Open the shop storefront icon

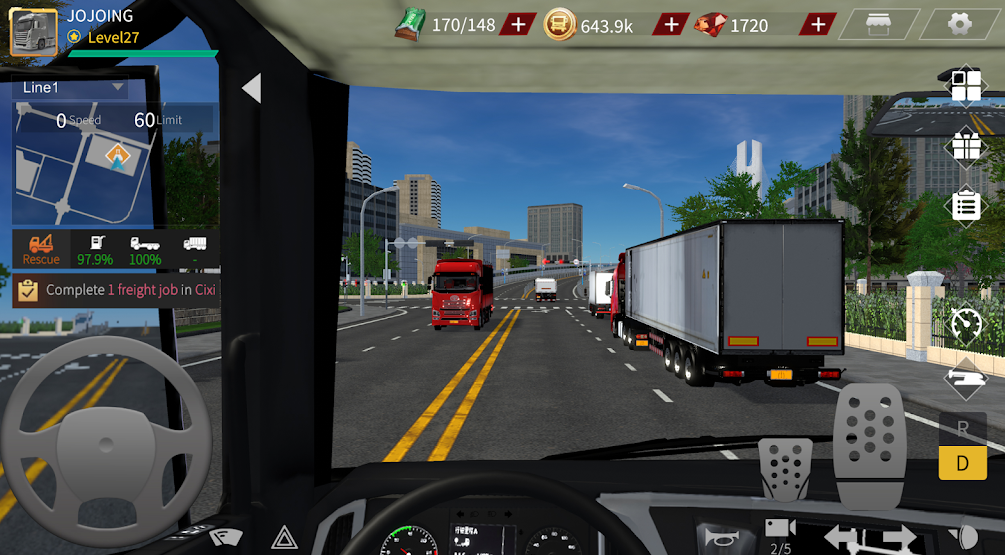click(877, 24)
